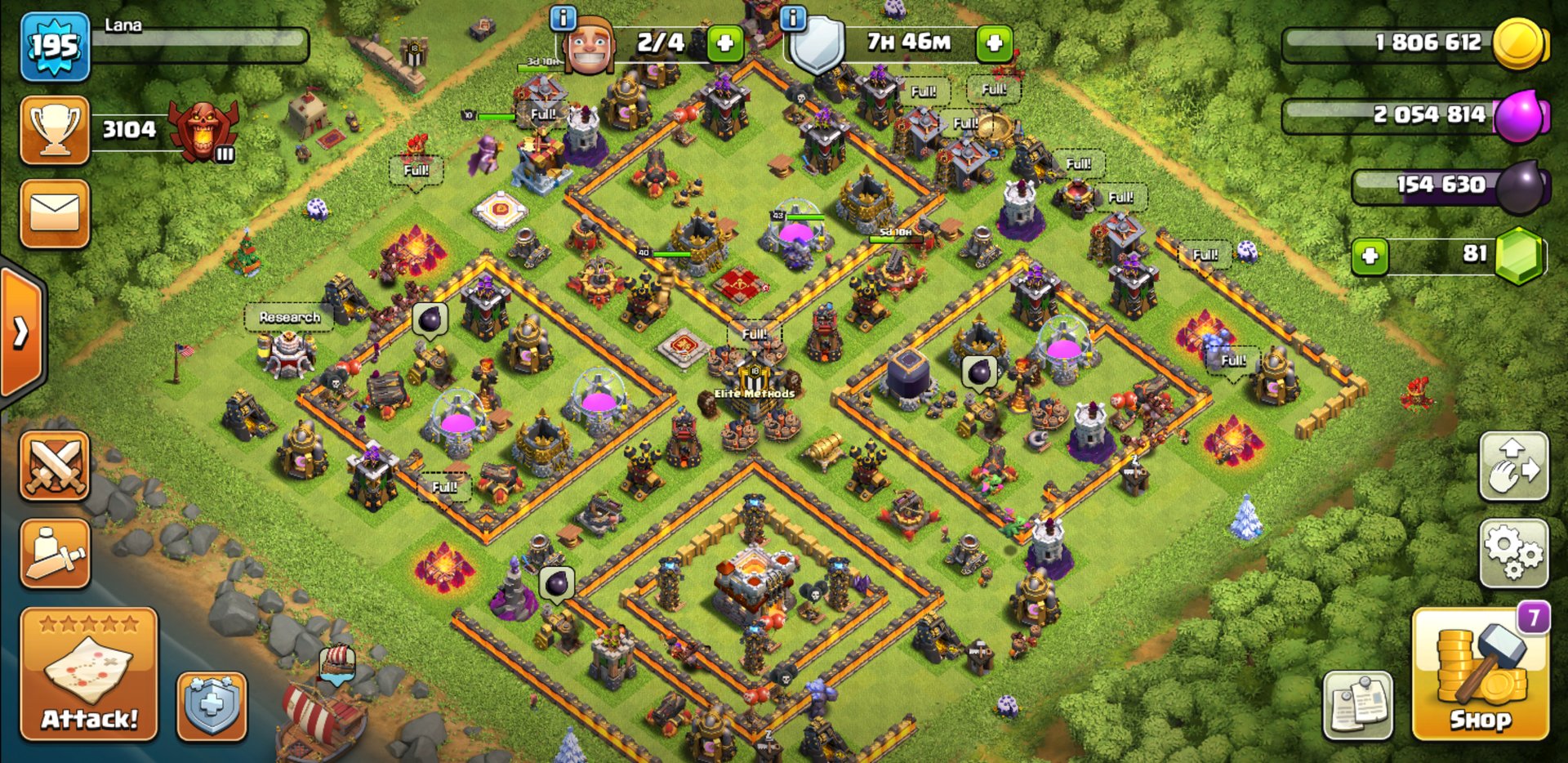Open the level 195 player profile
The width and height of the screenshot is (1568, 763).
tap(55, 47)
